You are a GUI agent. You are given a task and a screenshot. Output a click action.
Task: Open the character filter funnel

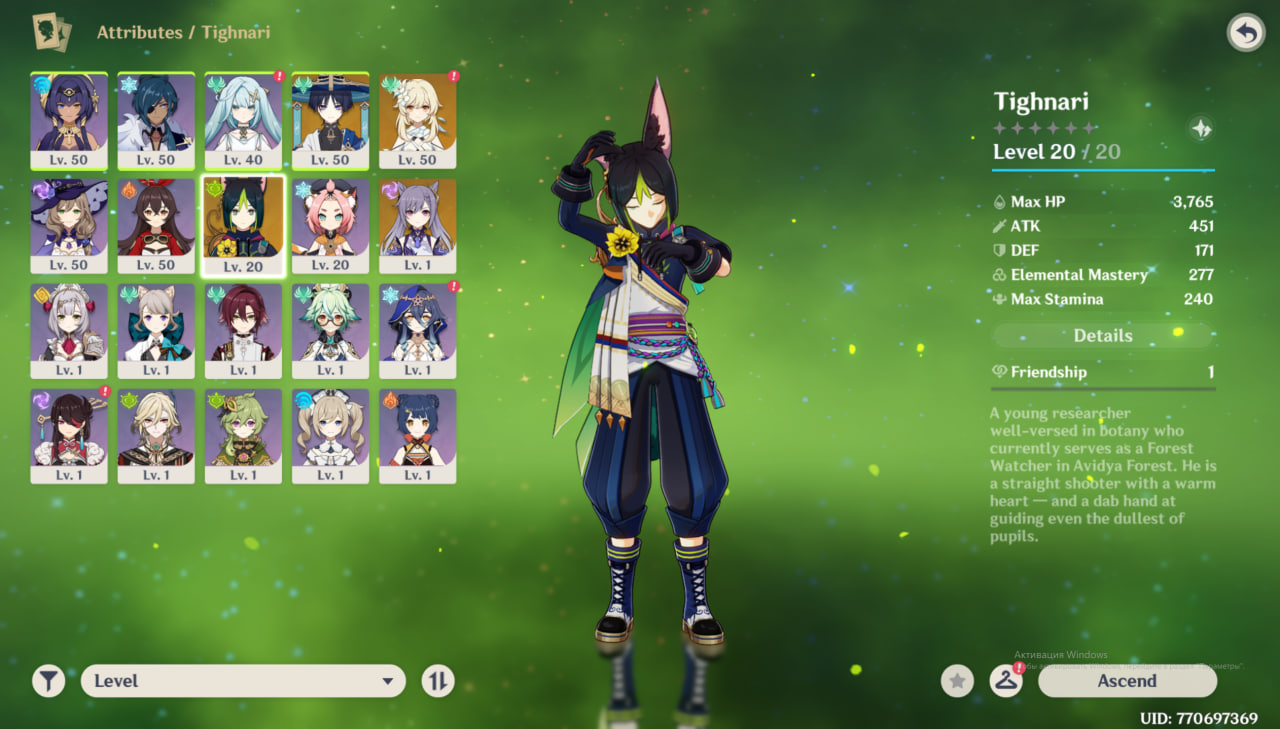click(48, 681)
